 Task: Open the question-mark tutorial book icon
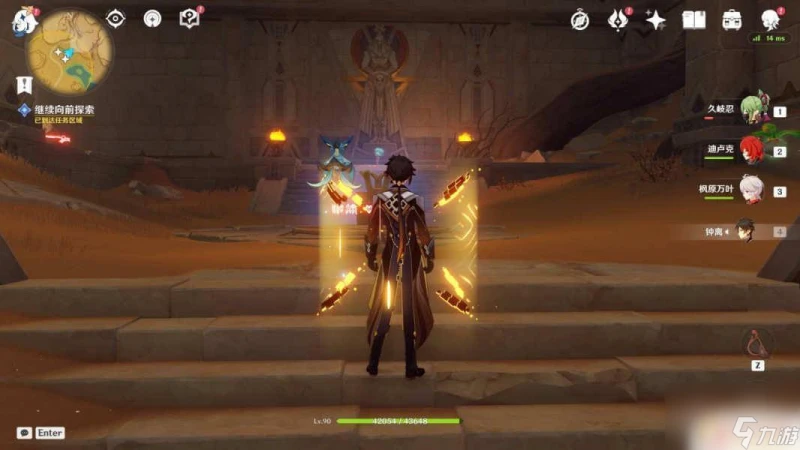point(188,18)
